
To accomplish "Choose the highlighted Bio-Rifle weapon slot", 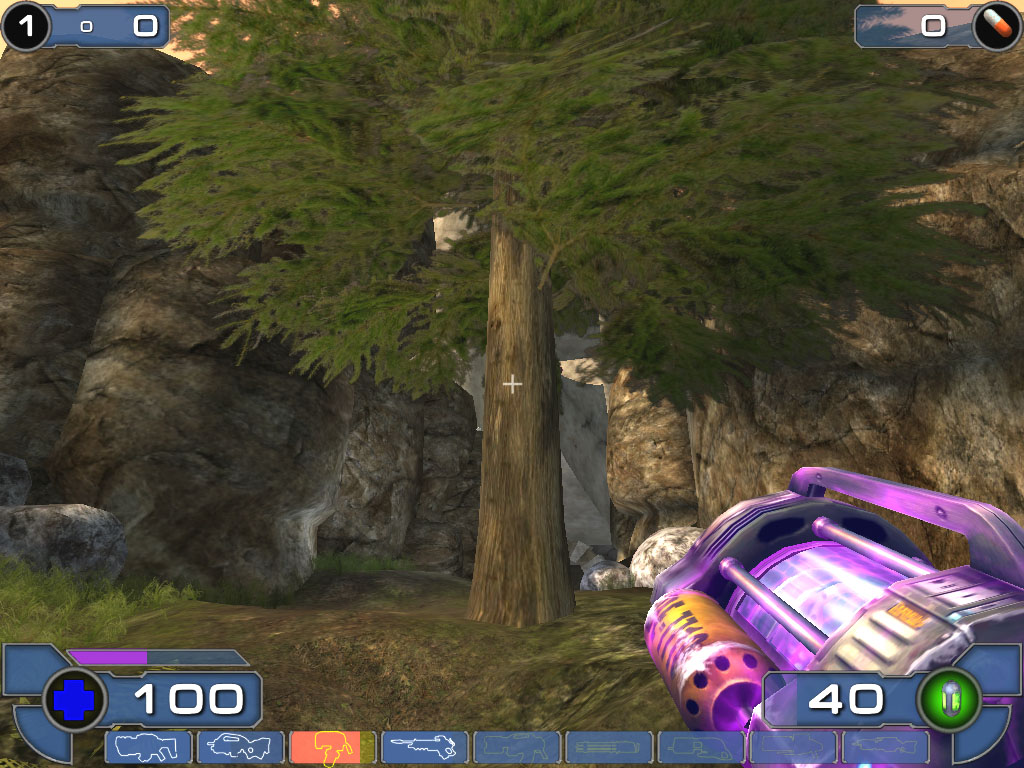I will tap(332, 747).
